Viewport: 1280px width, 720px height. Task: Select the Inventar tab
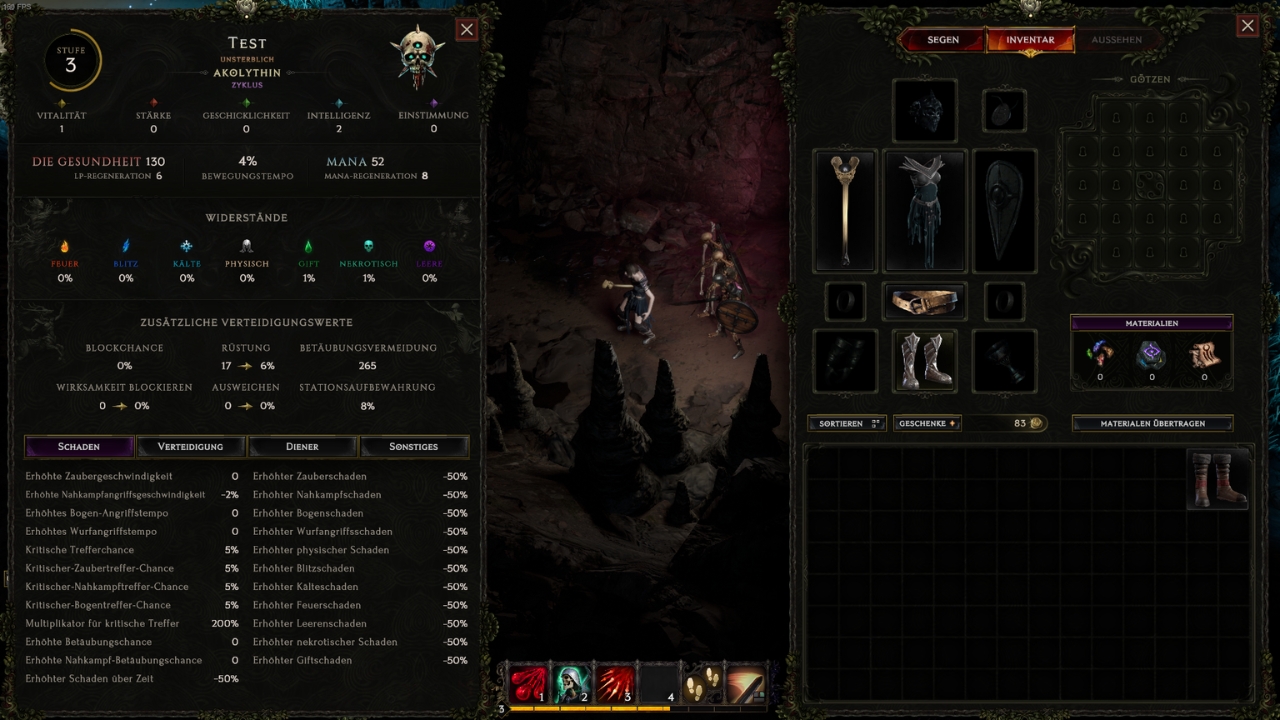pyautogui.click(x=1030, y=40)
